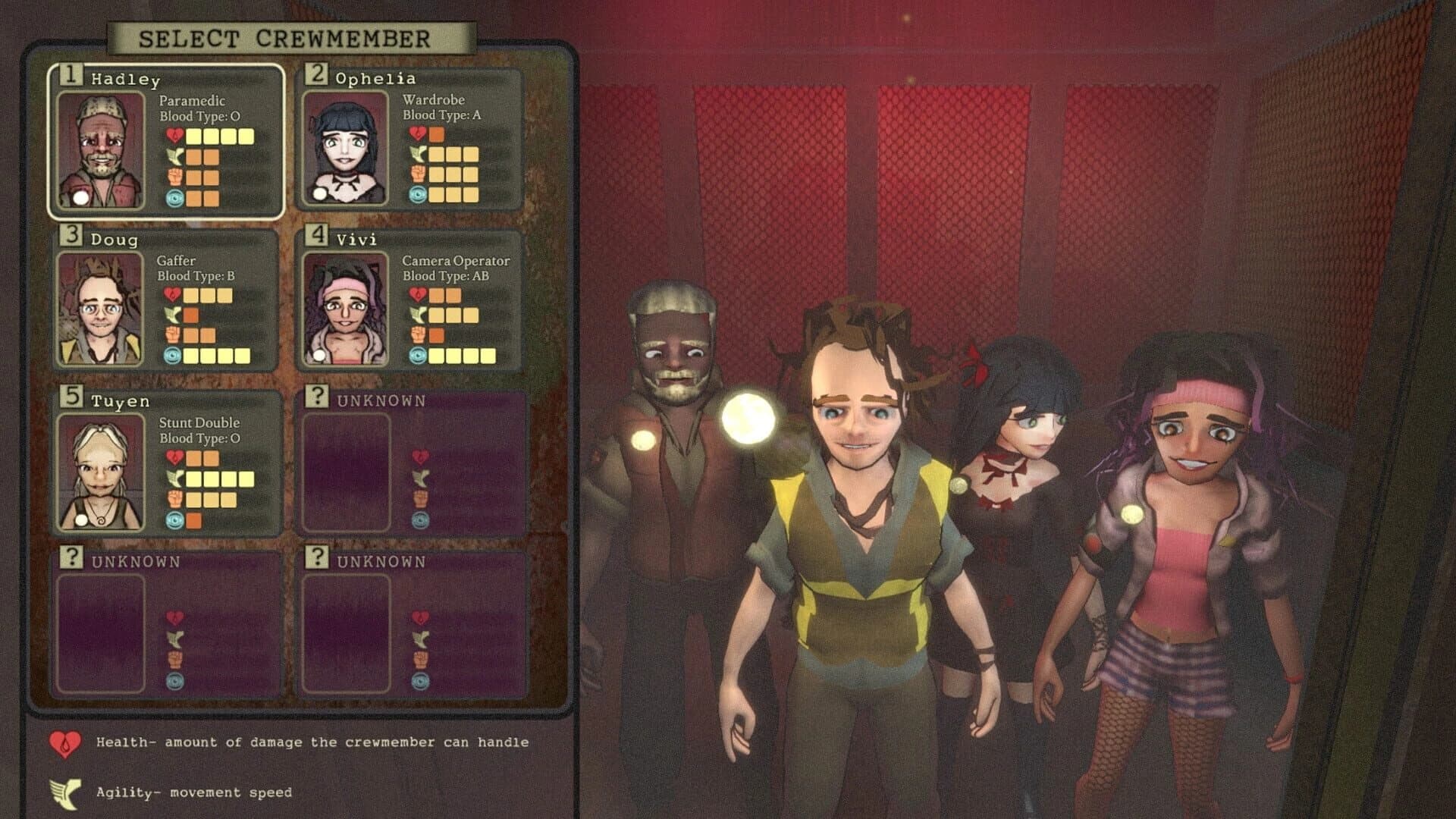1456x819 pixels.
Task: Click Doug's fist strength icon
Action: pyautogui.click(x=171, y=332)
